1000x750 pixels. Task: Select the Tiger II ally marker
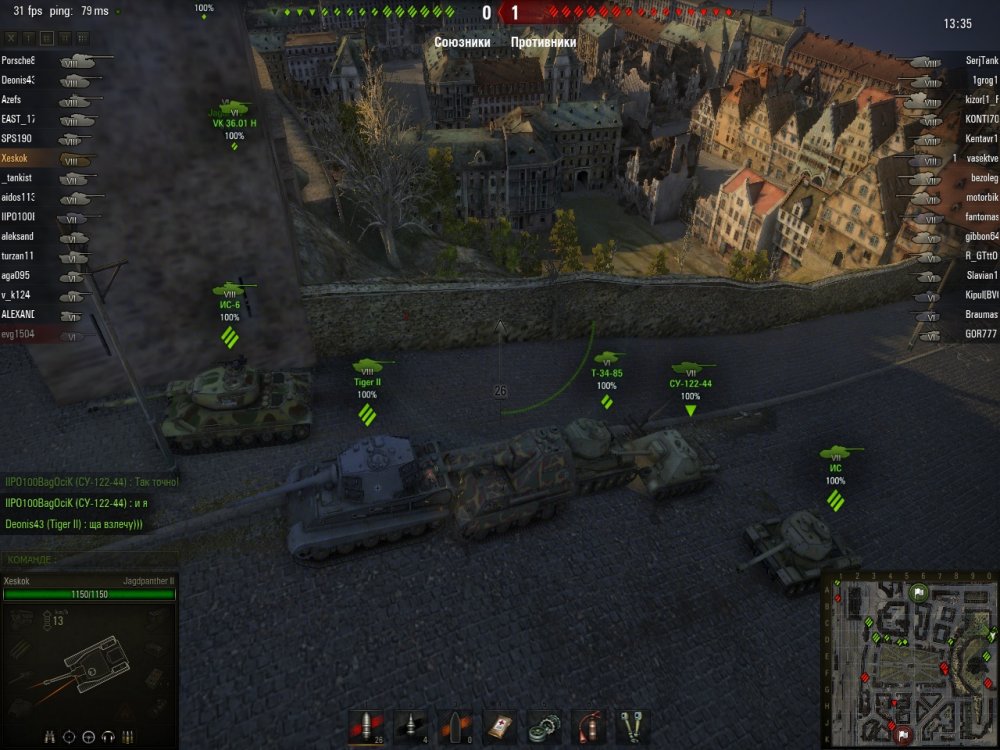(x=368, y=382)
